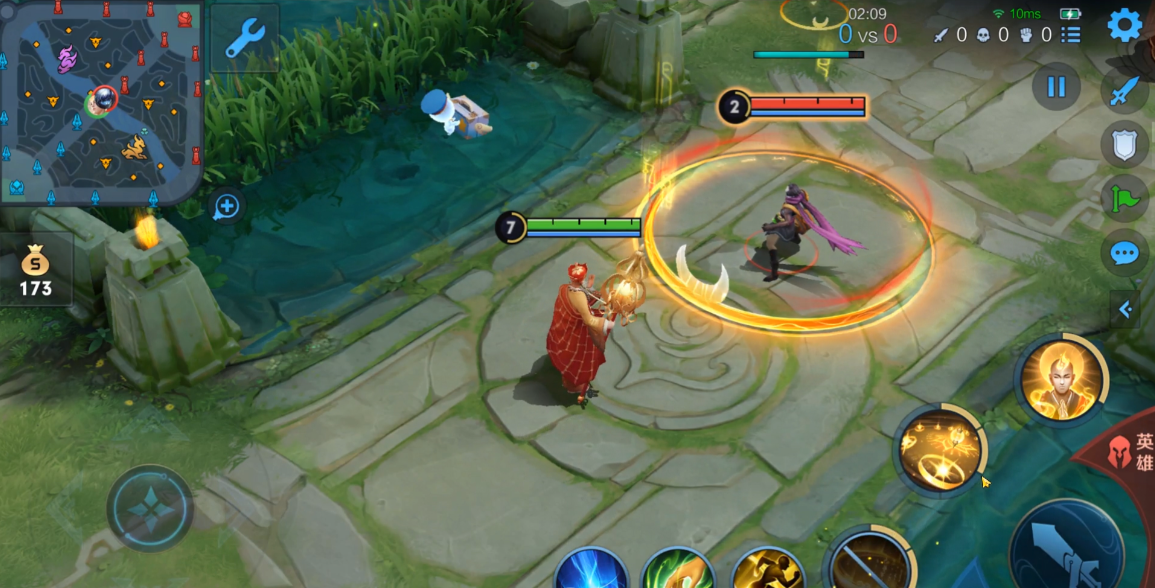Open the shop via the gold bag

pyautogui.click(x=36, y=273)
